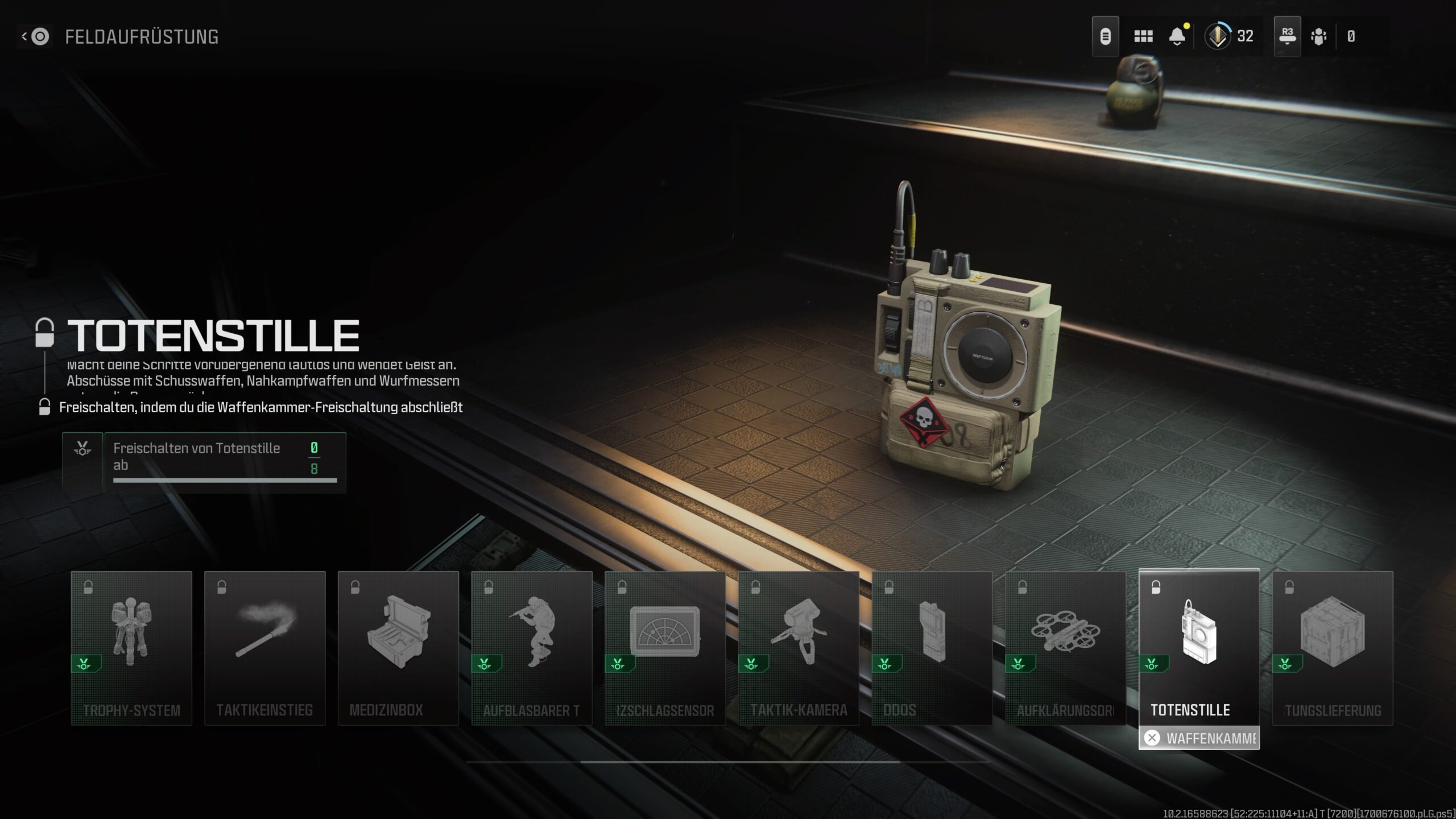Screen dimensions: 1456x819
Task: Open the Waffenkammer unlock option
Action: tap(1199, 738)
